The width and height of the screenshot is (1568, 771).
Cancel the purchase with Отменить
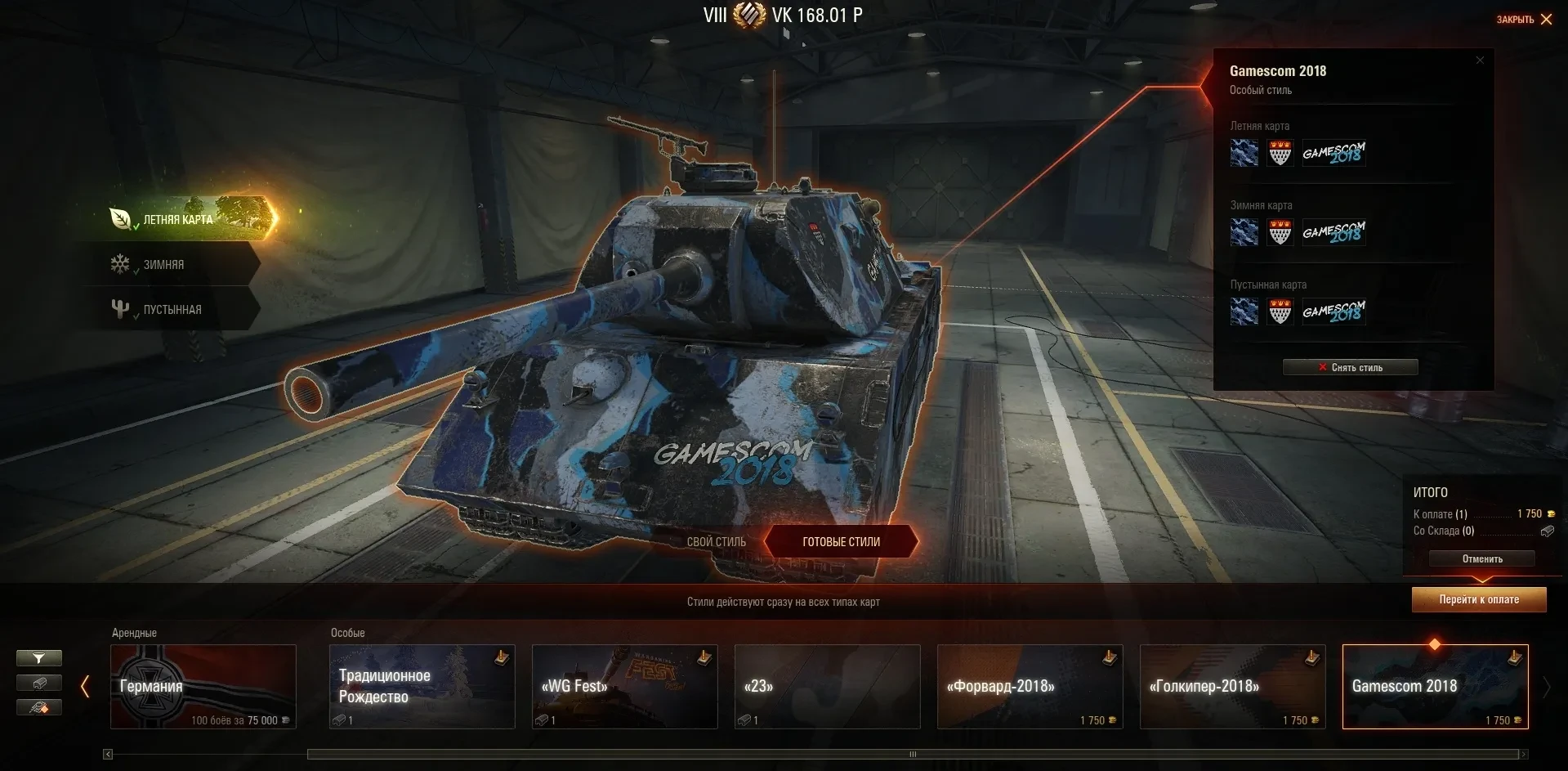click(x=1481, y=559)
